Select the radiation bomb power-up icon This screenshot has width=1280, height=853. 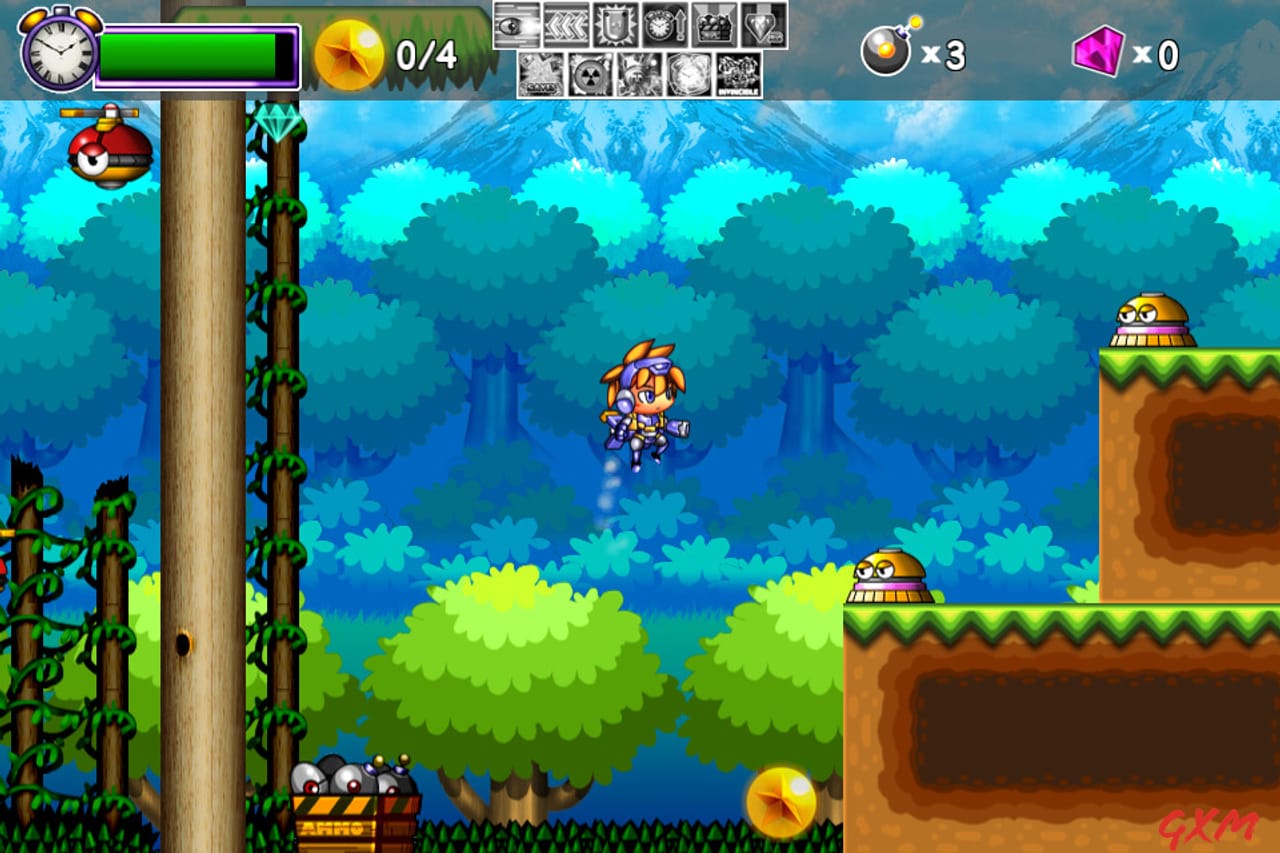(x=590, y=74)
